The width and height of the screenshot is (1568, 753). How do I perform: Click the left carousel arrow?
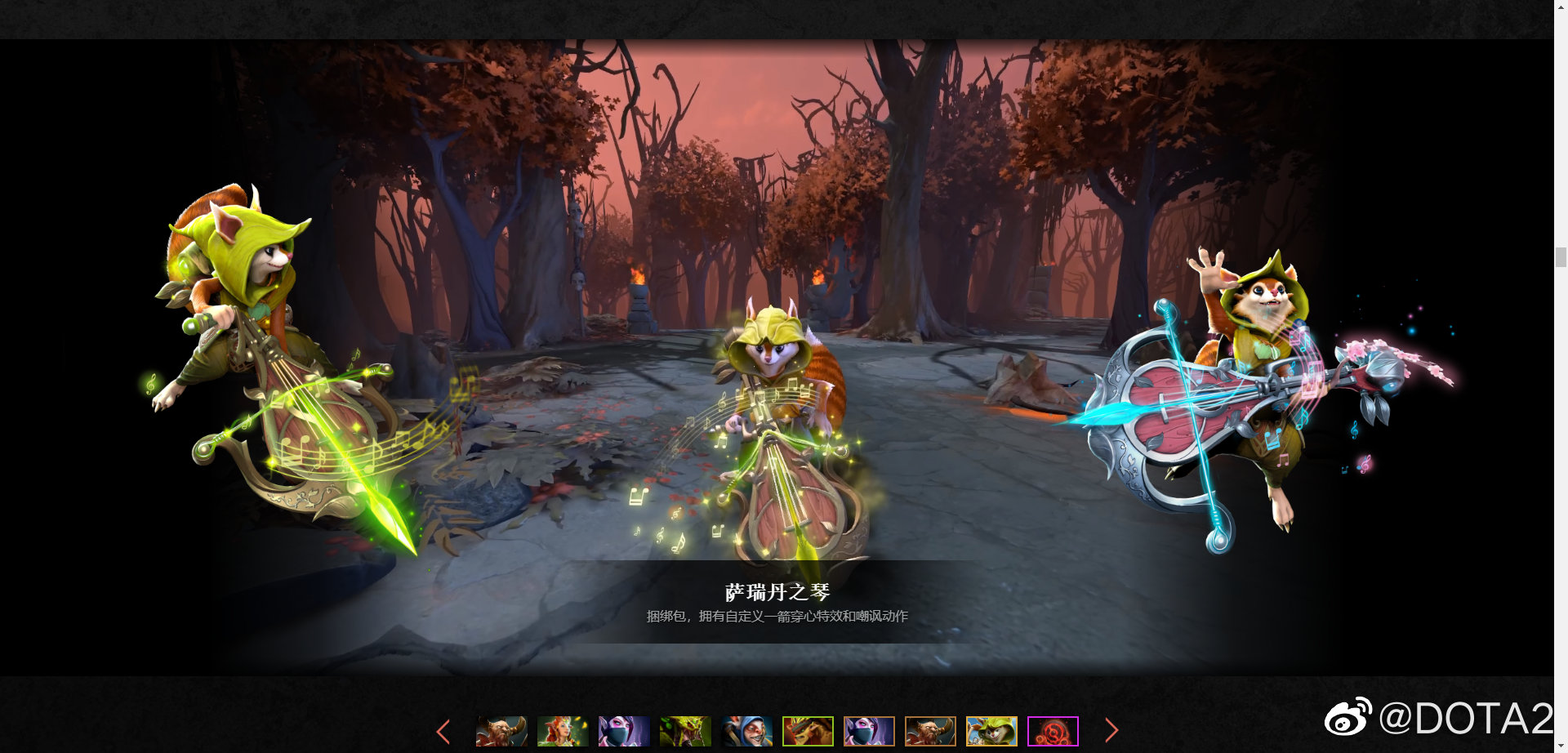tap(443, 731)
